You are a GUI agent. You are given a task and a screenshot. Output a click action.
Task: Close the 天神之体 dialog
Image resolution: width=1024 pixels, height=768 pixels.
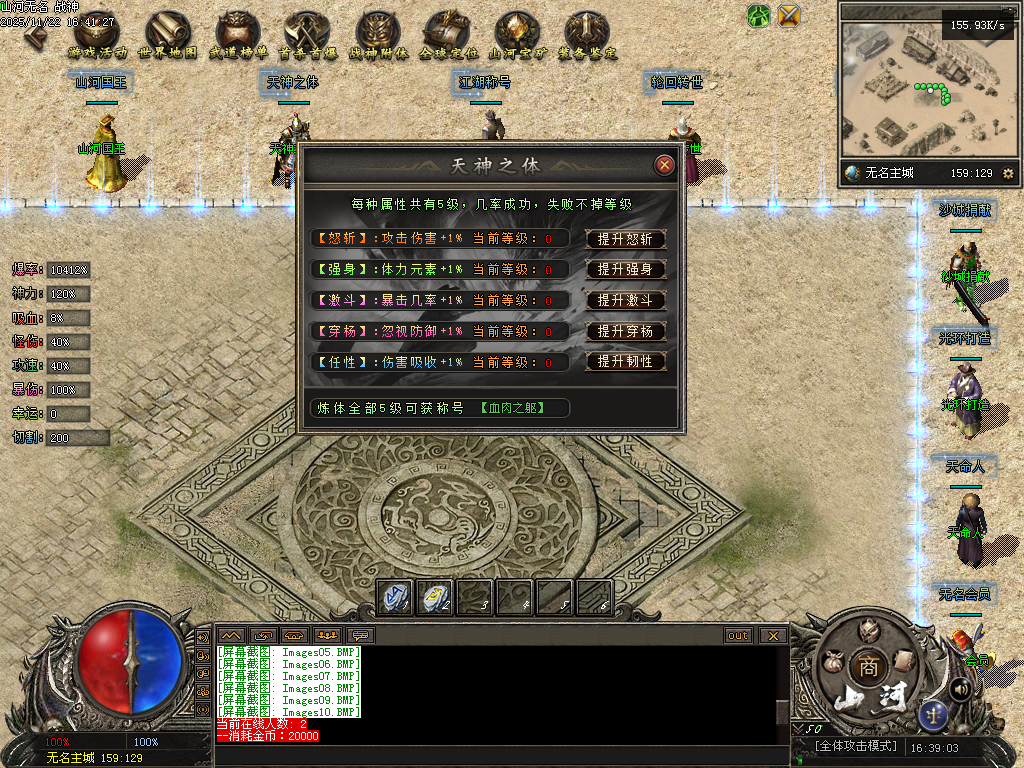664,166
